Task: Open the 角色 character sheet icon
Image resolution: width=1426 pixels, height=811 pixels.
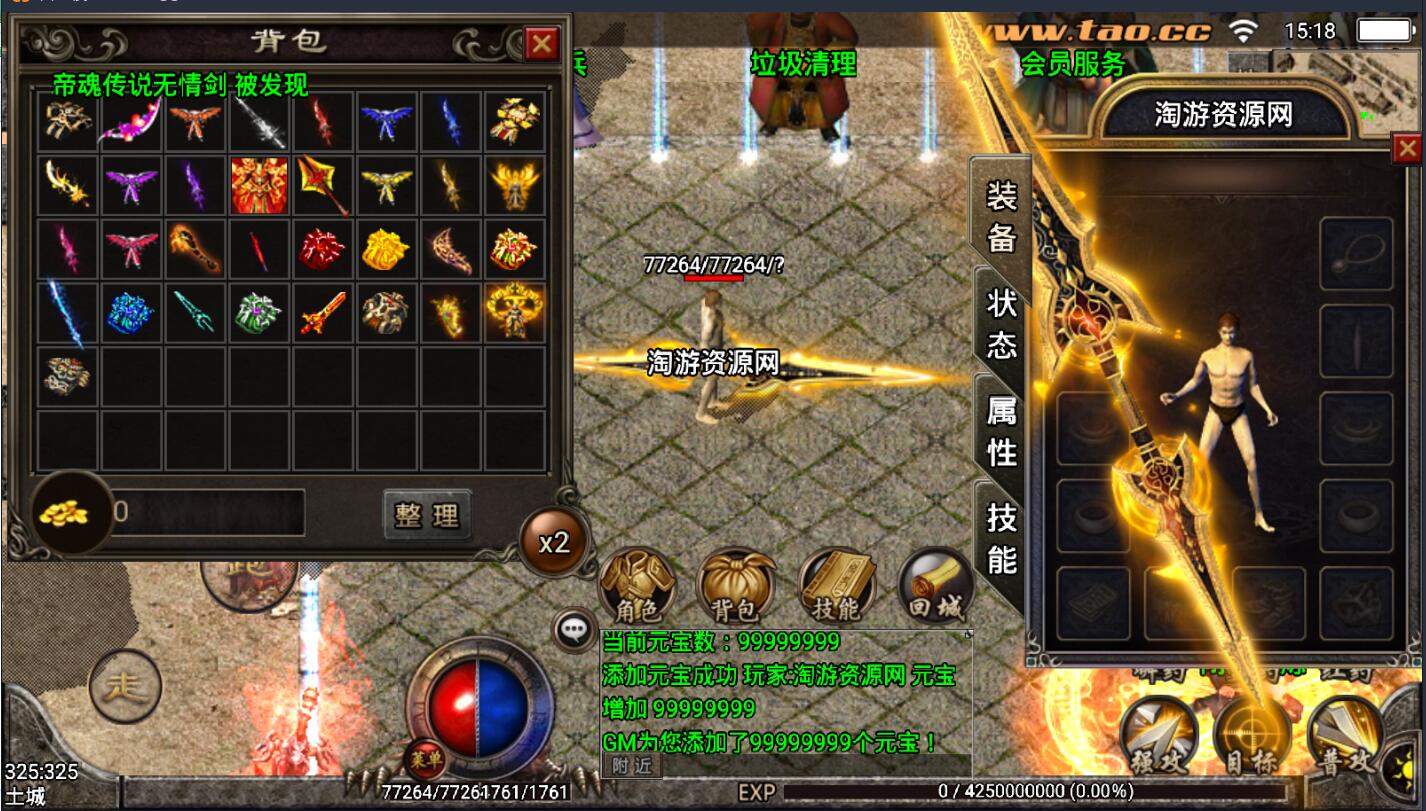Action: point(636,585)
